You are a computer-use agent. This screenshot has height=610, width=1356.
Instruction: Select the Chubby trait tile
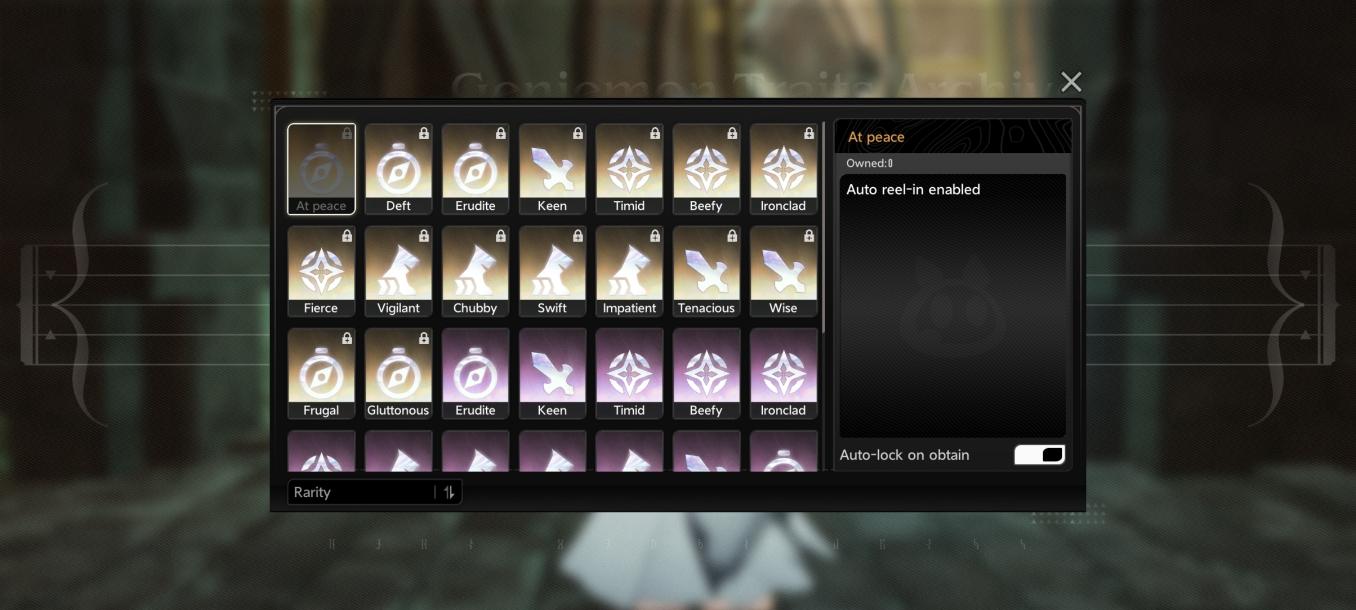(475, 270)
